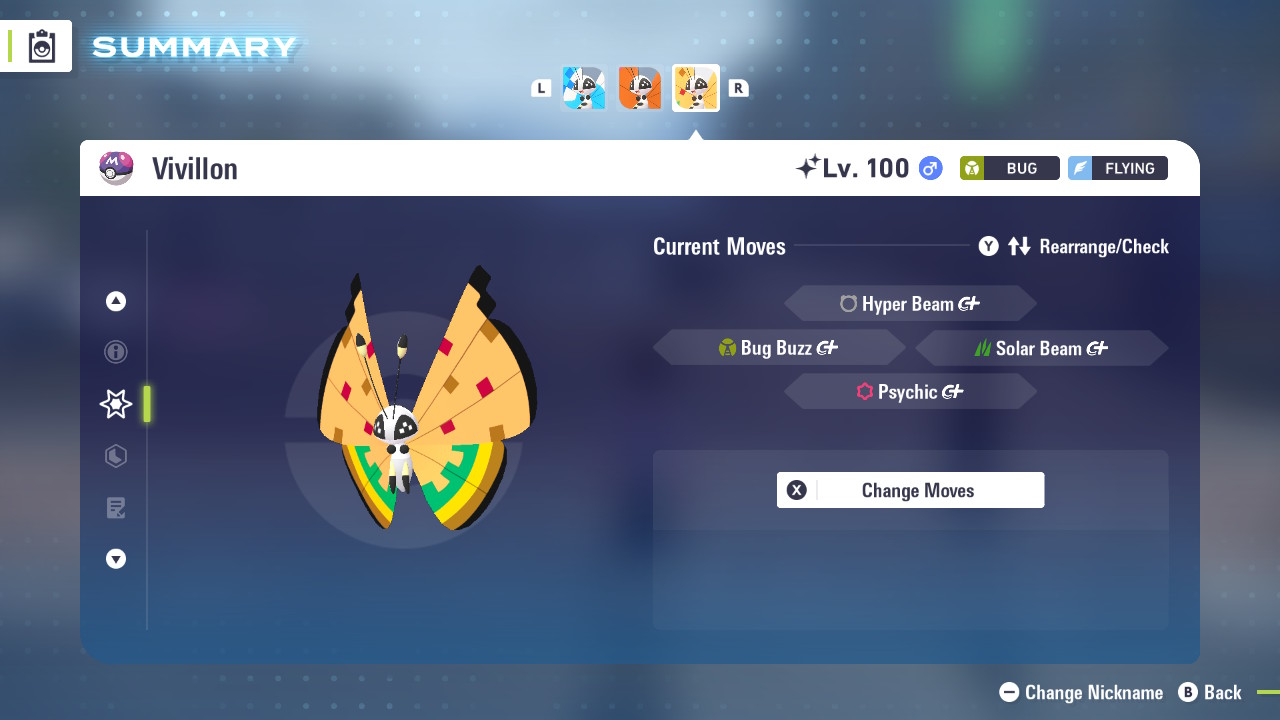The height and width of the screenshot is (720, 1280).
Task: Select the star-shaped Moves panel icon
Action: pyautogui.click(x=115, y=404)
